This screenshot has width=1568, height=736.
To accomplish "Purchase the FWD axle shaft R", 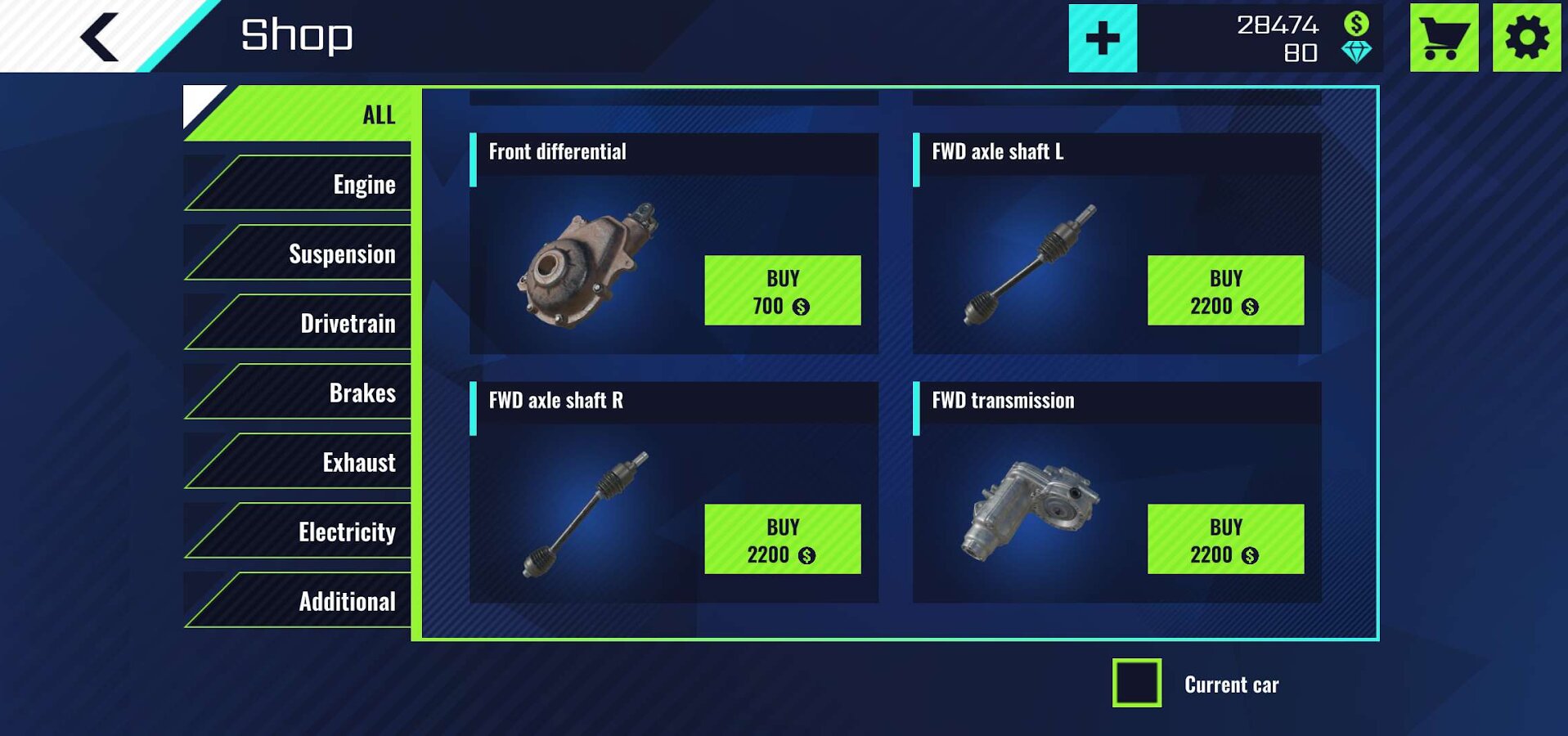I will point(782,539).
